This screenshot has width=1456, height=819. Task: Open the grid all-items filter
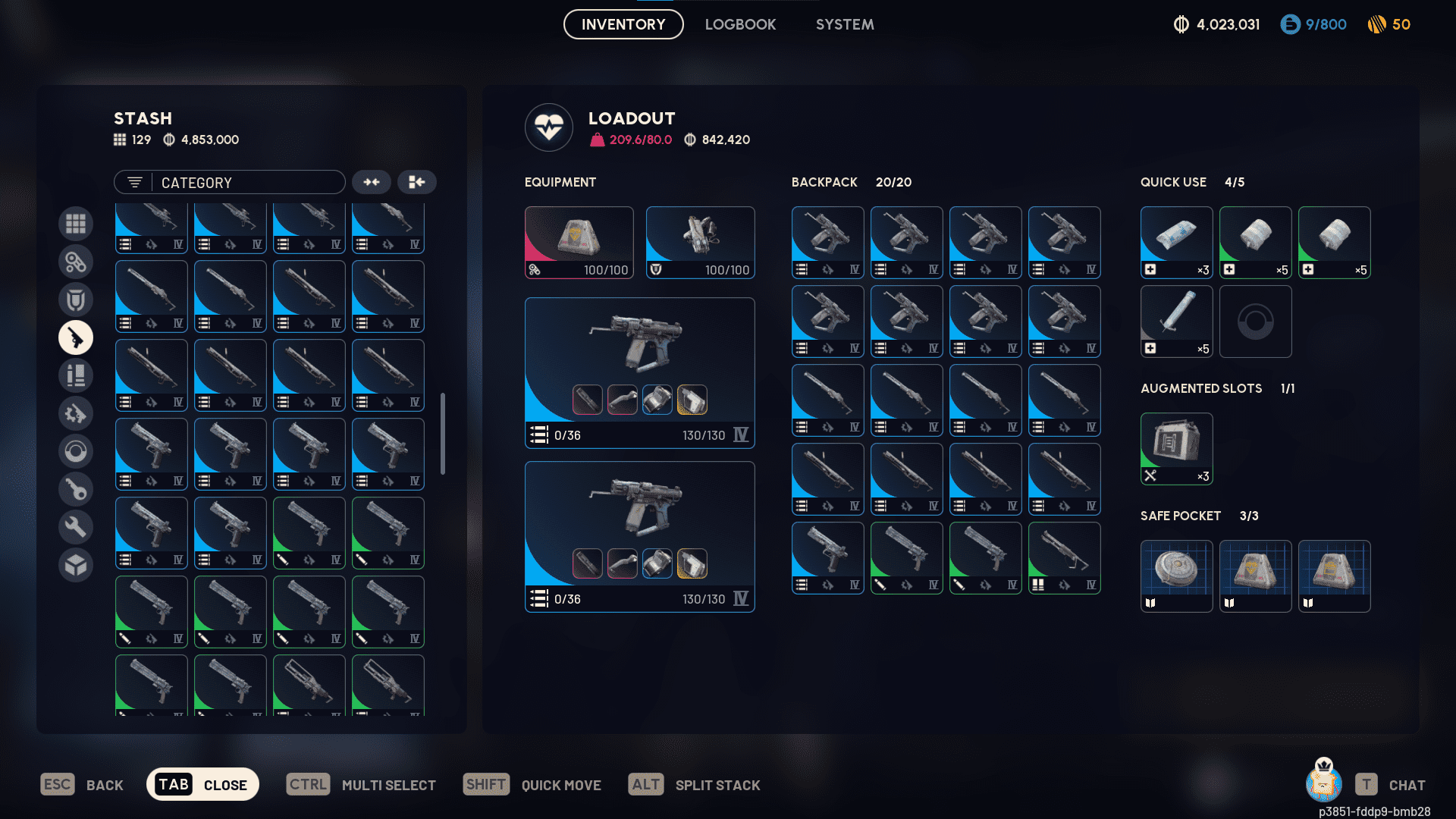pyautogui.click(x=76, y=224)
